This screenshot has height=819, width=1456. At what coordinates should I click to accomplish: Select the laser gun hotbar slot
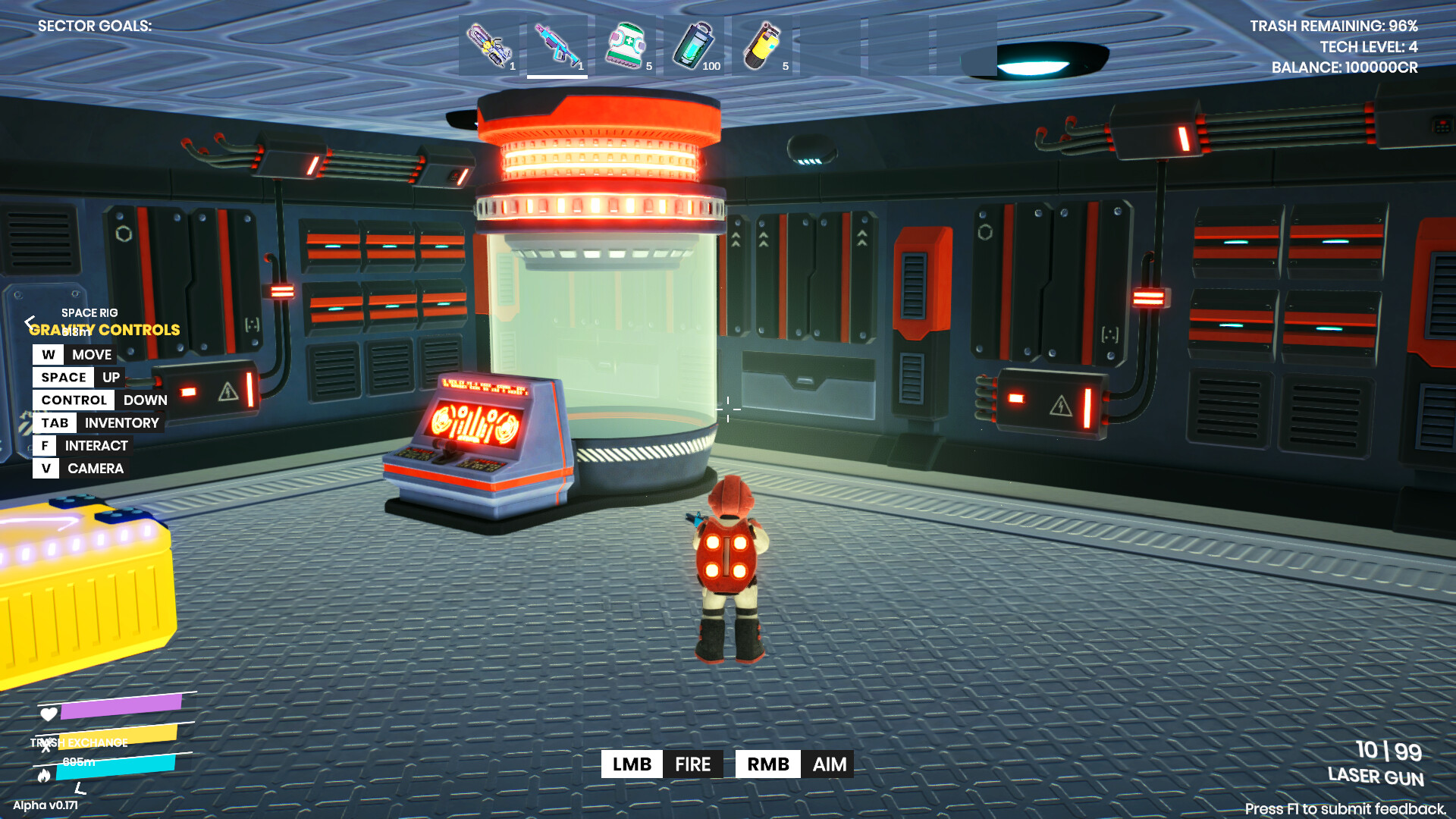pos(557,45)
